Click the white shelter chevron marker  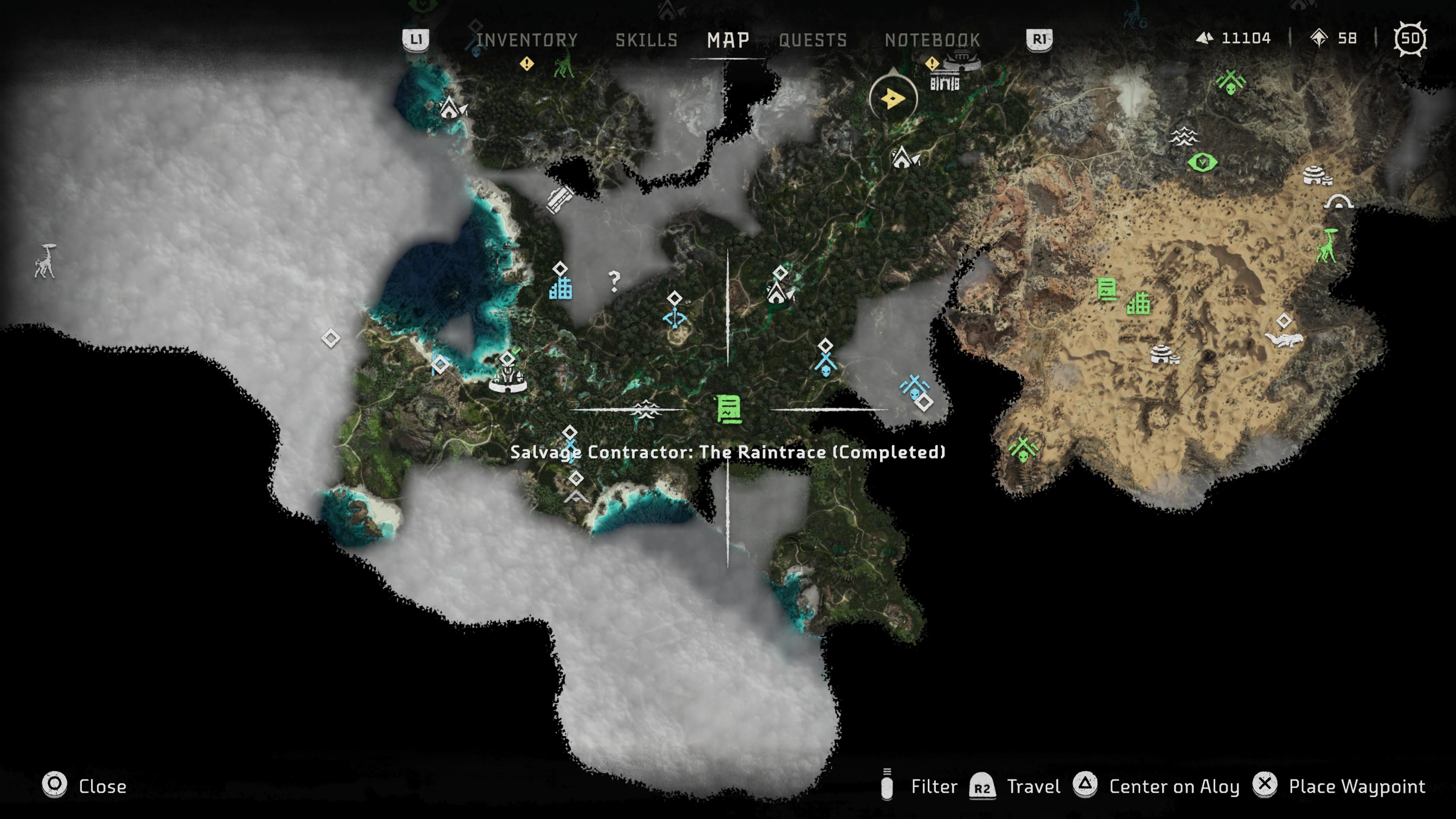coord(576,497)
